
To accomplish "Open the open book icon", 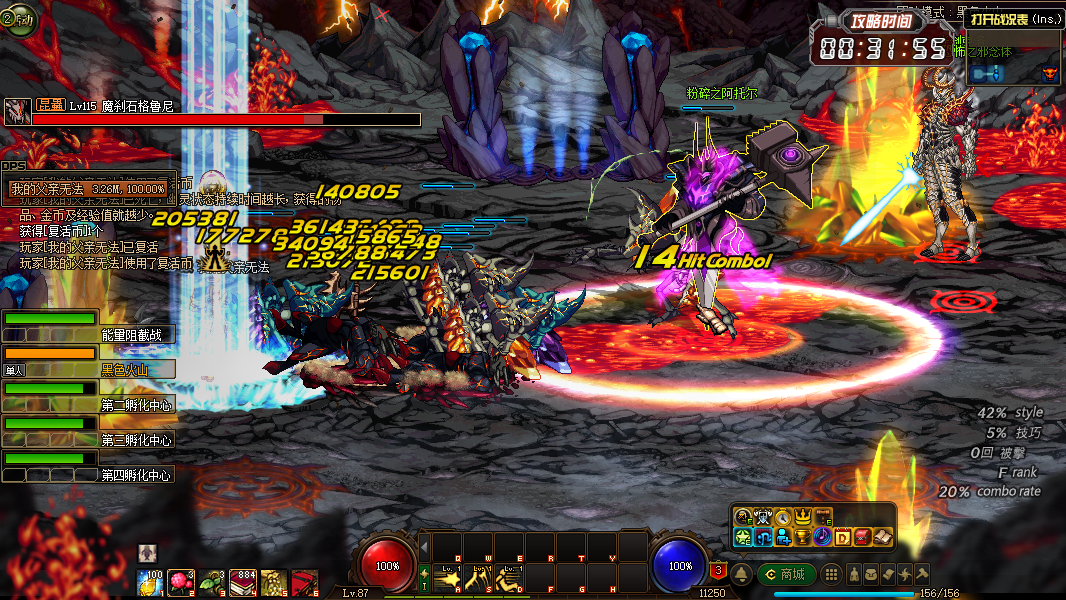I will coord(881,538).
